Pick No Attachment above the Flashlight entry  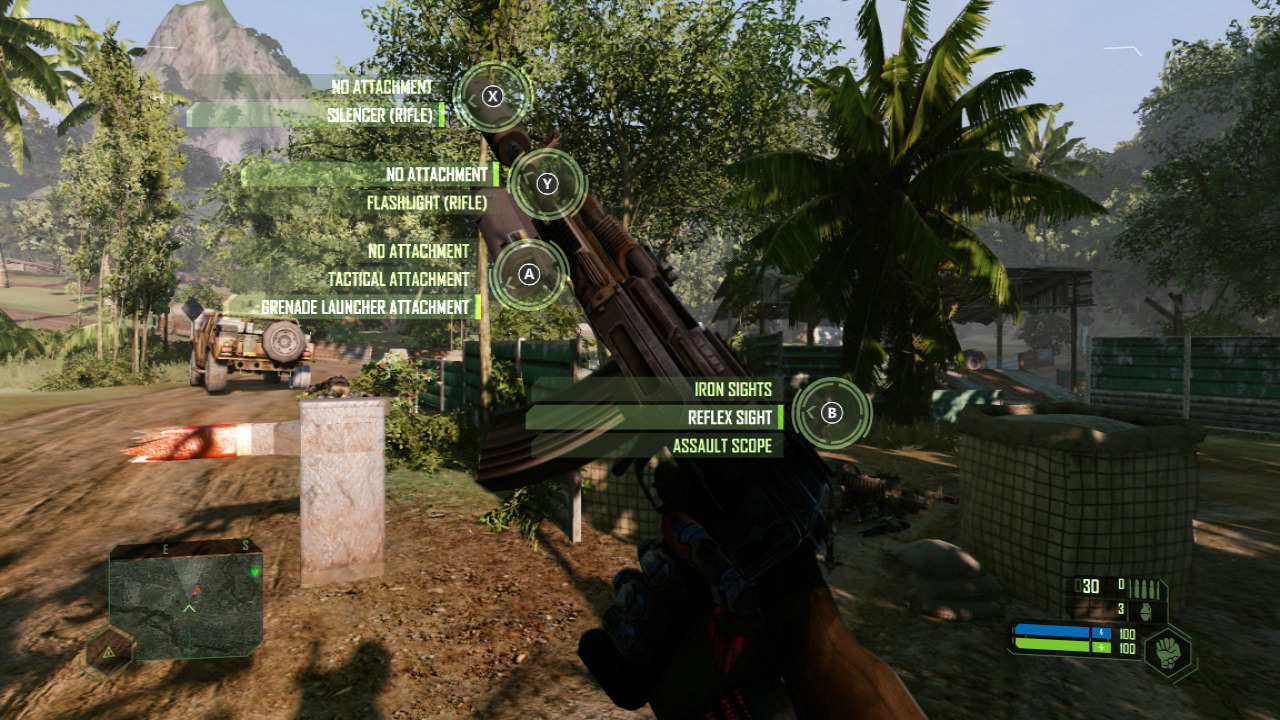[x=436, y=175]
